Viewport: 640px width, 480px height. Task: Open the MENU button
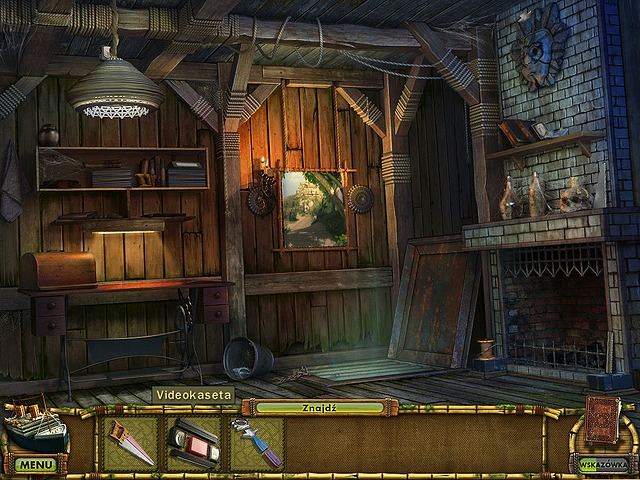click(x=36, y=464)
